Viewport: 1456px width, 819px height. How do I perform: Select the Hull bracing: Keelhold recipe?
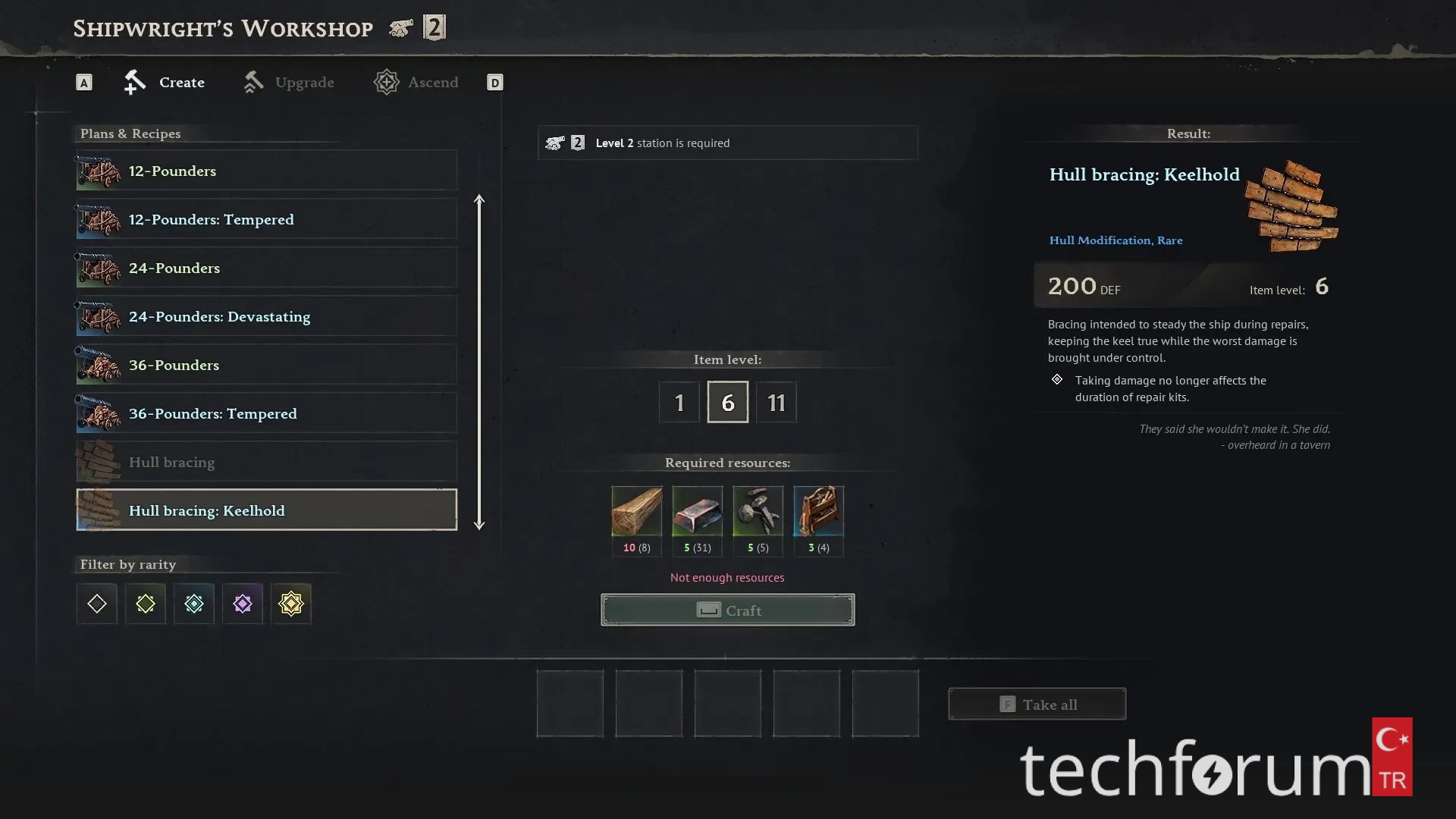point(266,510)
